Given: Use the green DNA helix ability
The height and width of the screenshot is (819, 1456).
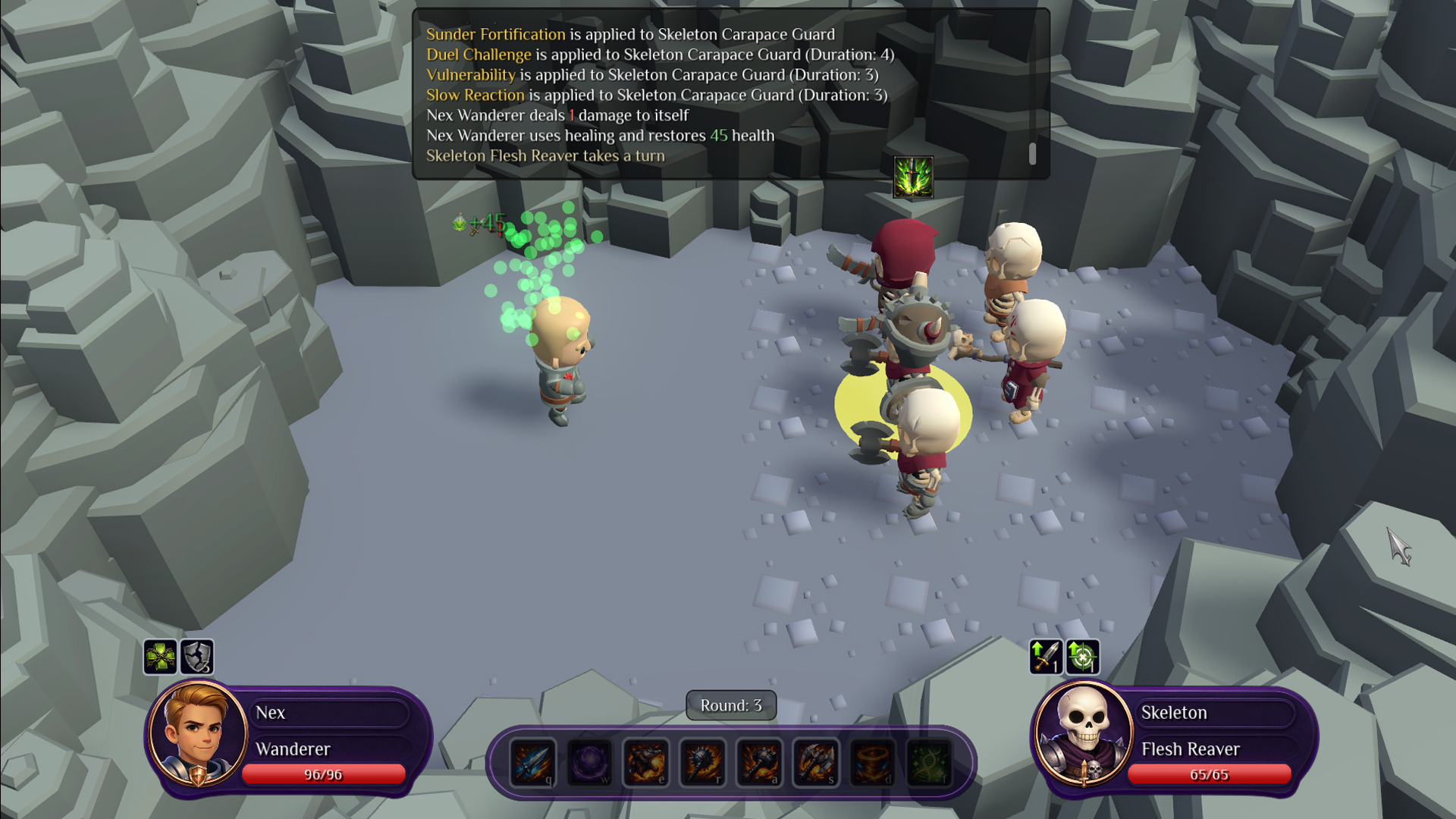Looking at the screenshot, I should [x=930, y=762].
